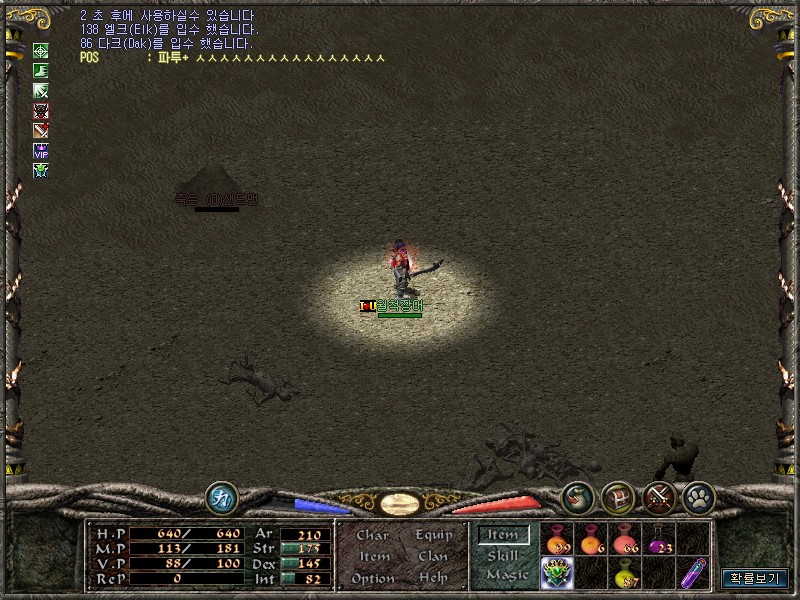Open the Item inventory menu entry

(374, 557)
